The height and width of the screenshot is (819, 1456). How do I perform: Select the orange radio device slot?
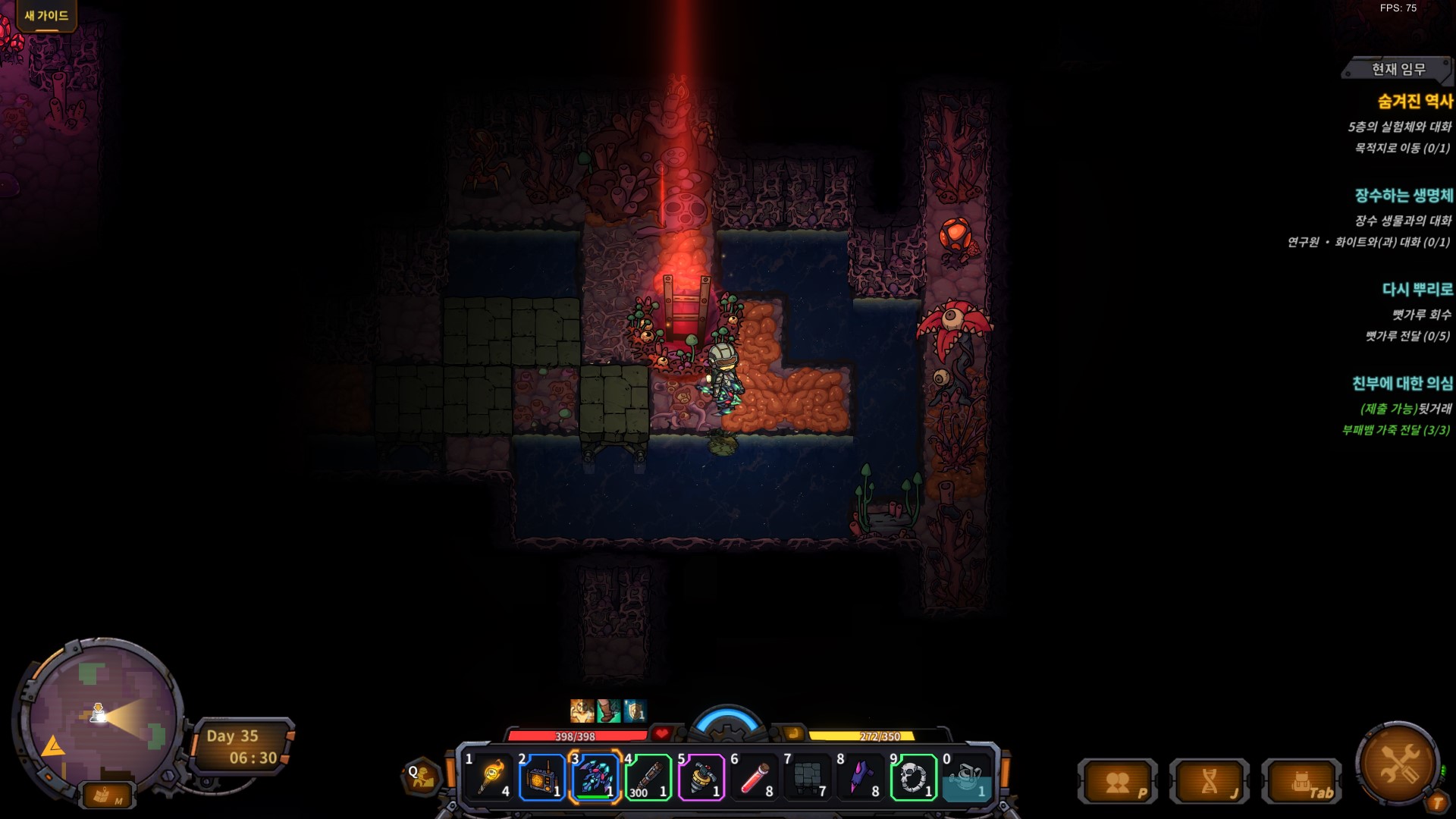(542, 777)
